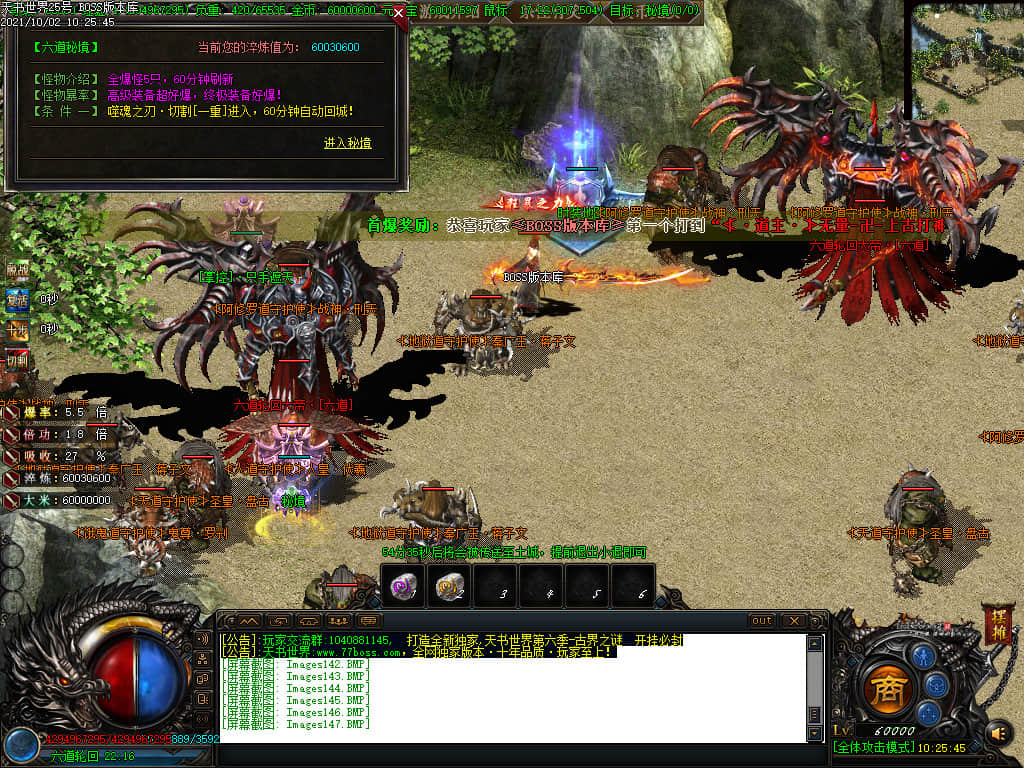The image size is (1024, 768).
Task: Click the 进入秘境 link
Action: [347, 143]
